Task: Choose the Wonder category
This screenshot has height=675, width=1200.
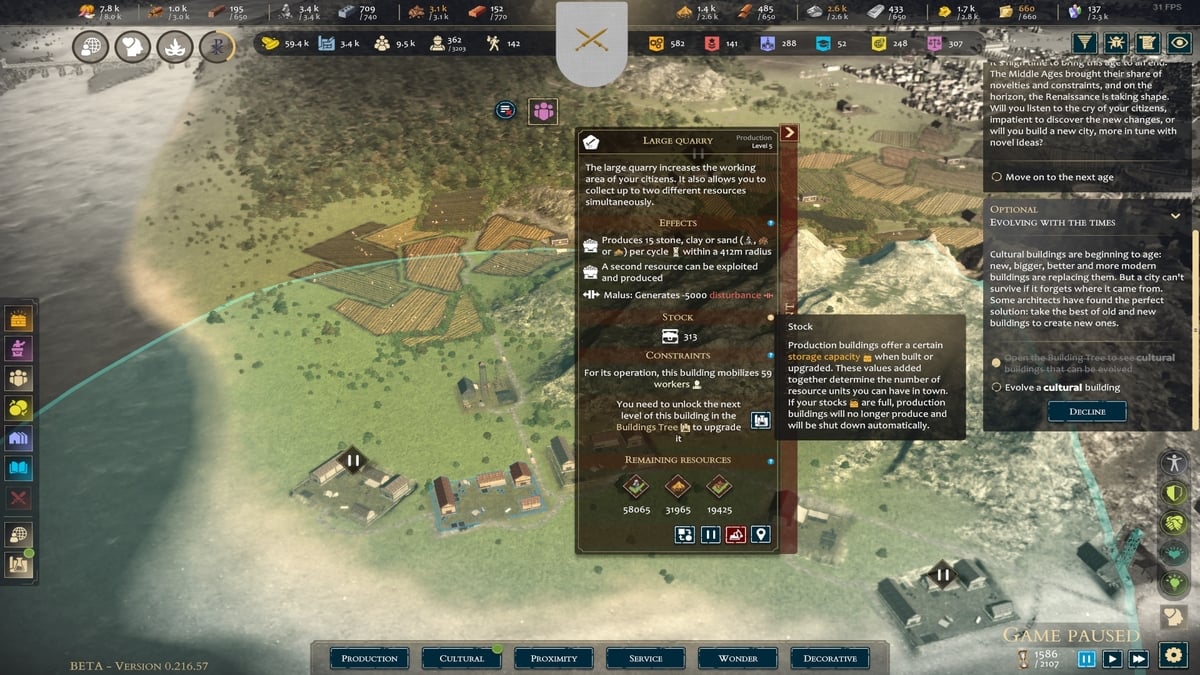Action: (x=738, y=658)
